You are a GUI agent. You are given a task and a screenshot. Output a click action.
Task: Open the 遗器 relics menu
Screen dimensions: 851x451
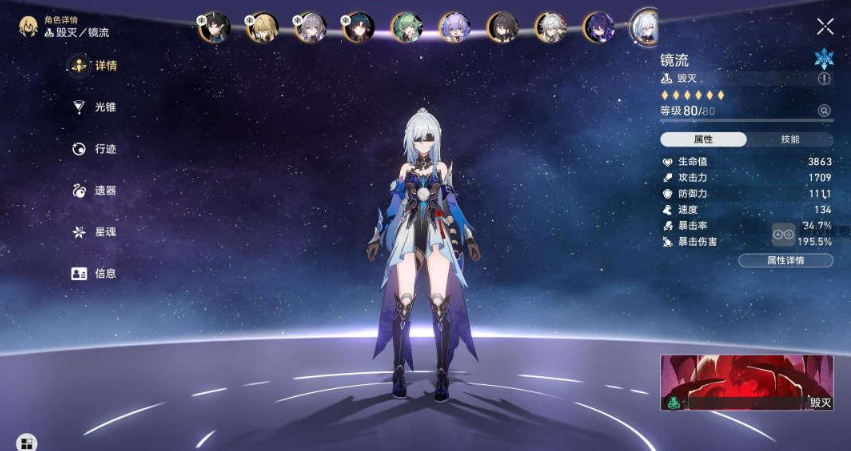click(x=96, y=190)
